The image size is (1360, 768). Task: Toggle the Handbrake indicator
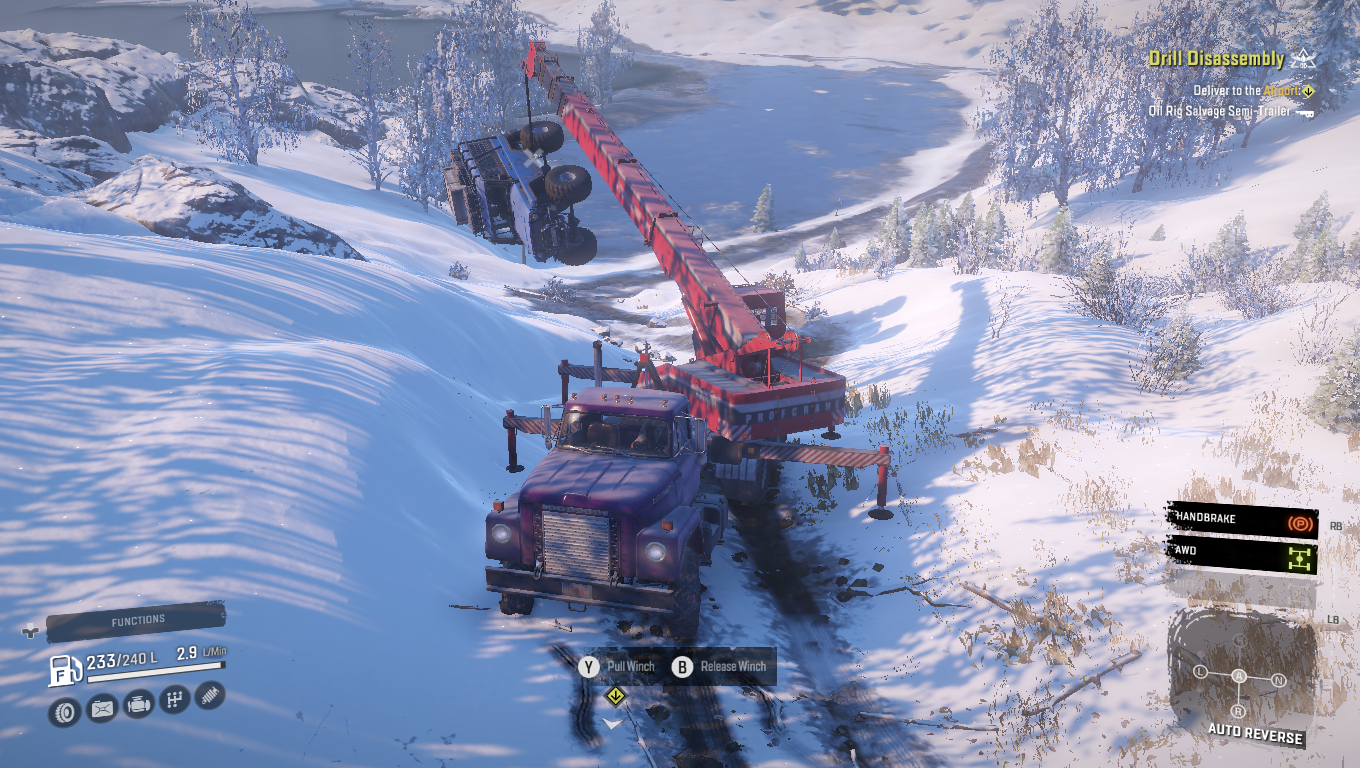1242,521
